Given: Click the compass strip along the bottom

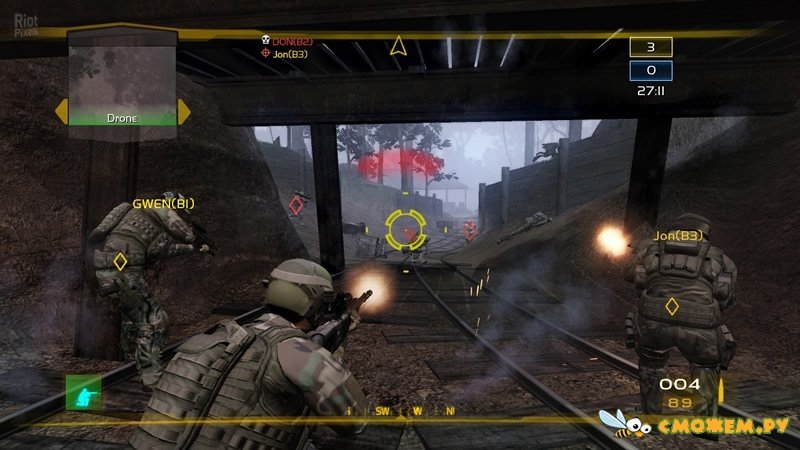Looking at the screenshot, I should click(x=400, y=411).
